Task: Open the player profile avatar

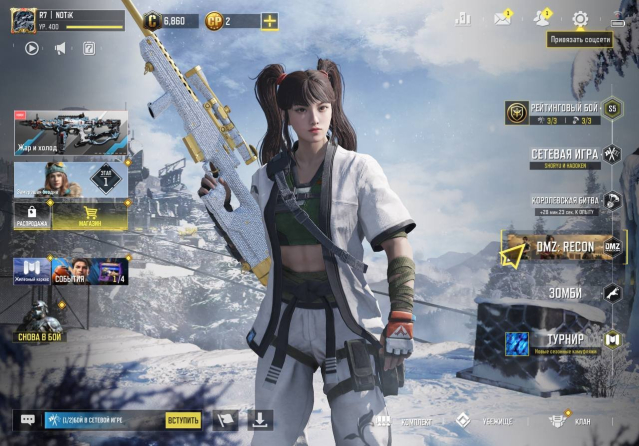Action: tap(23, 20)
